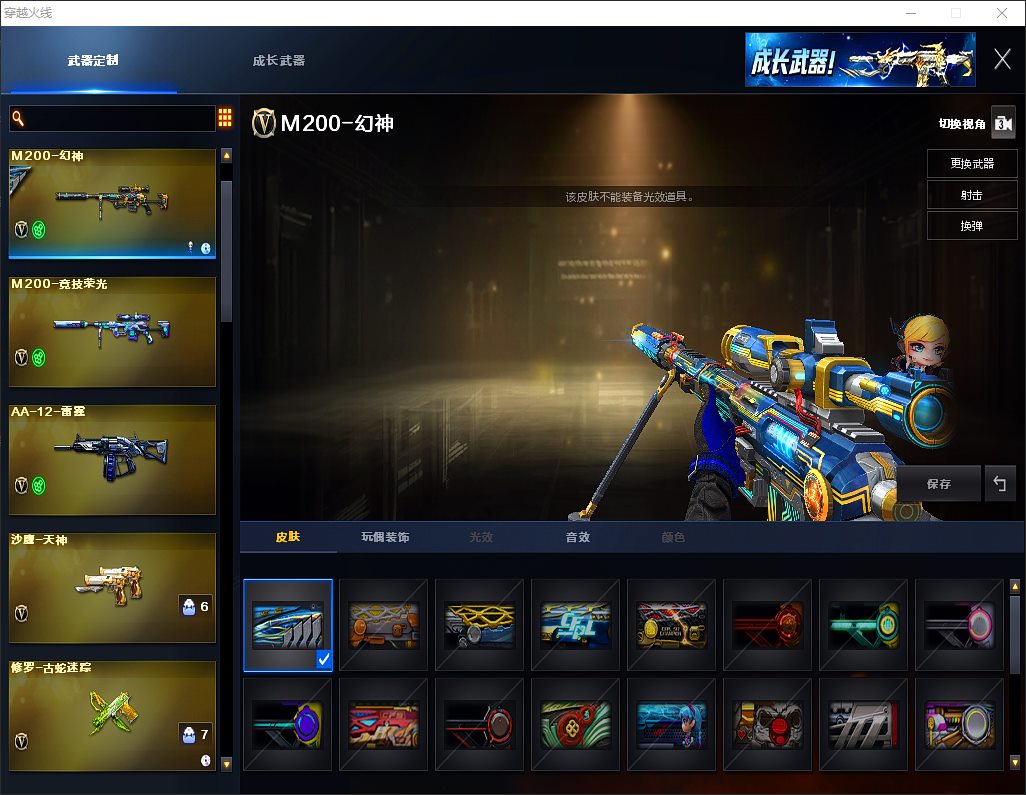Close the weapon customization panel
Screen dimensions: 1026x795
[x=1002, y=59]
